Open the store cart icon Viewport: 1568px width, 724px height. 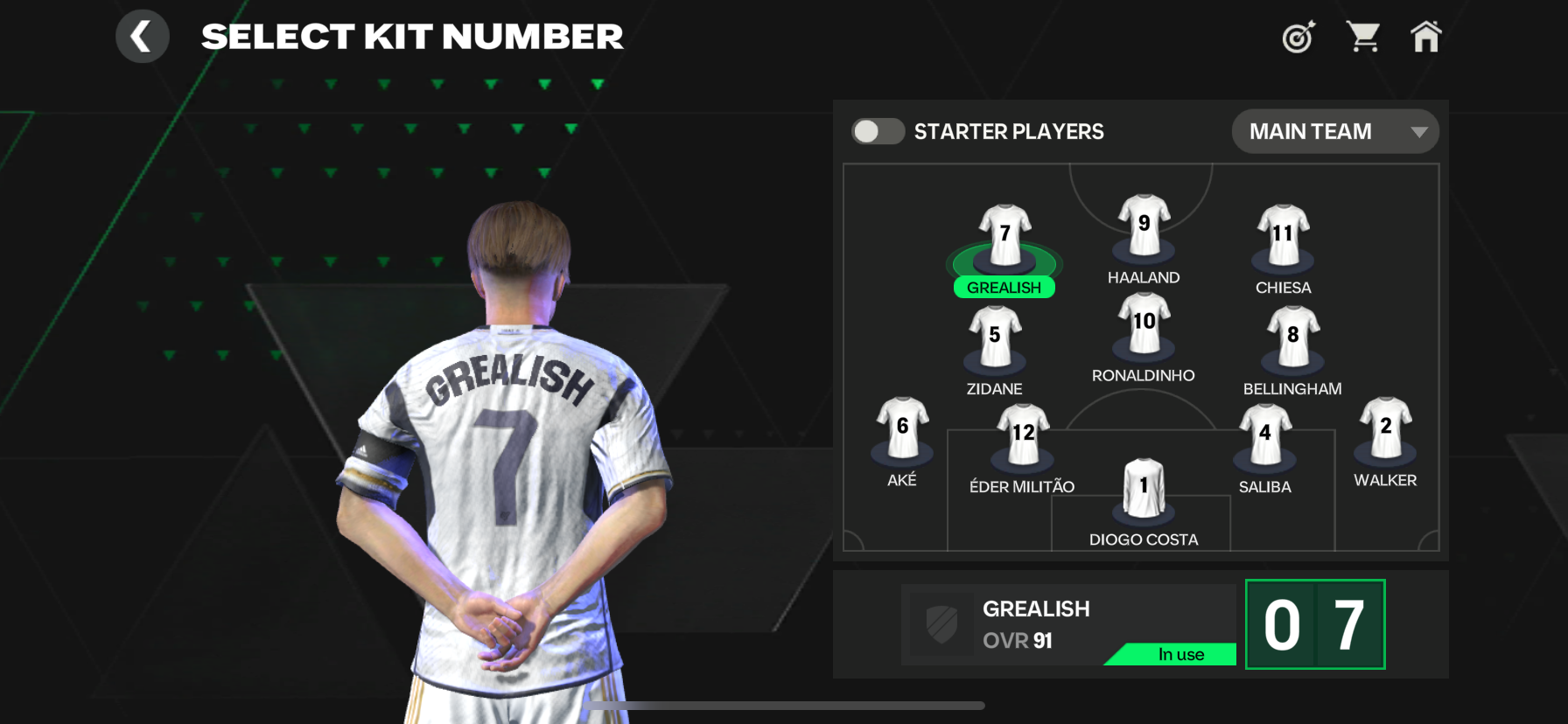point(1362,37)
